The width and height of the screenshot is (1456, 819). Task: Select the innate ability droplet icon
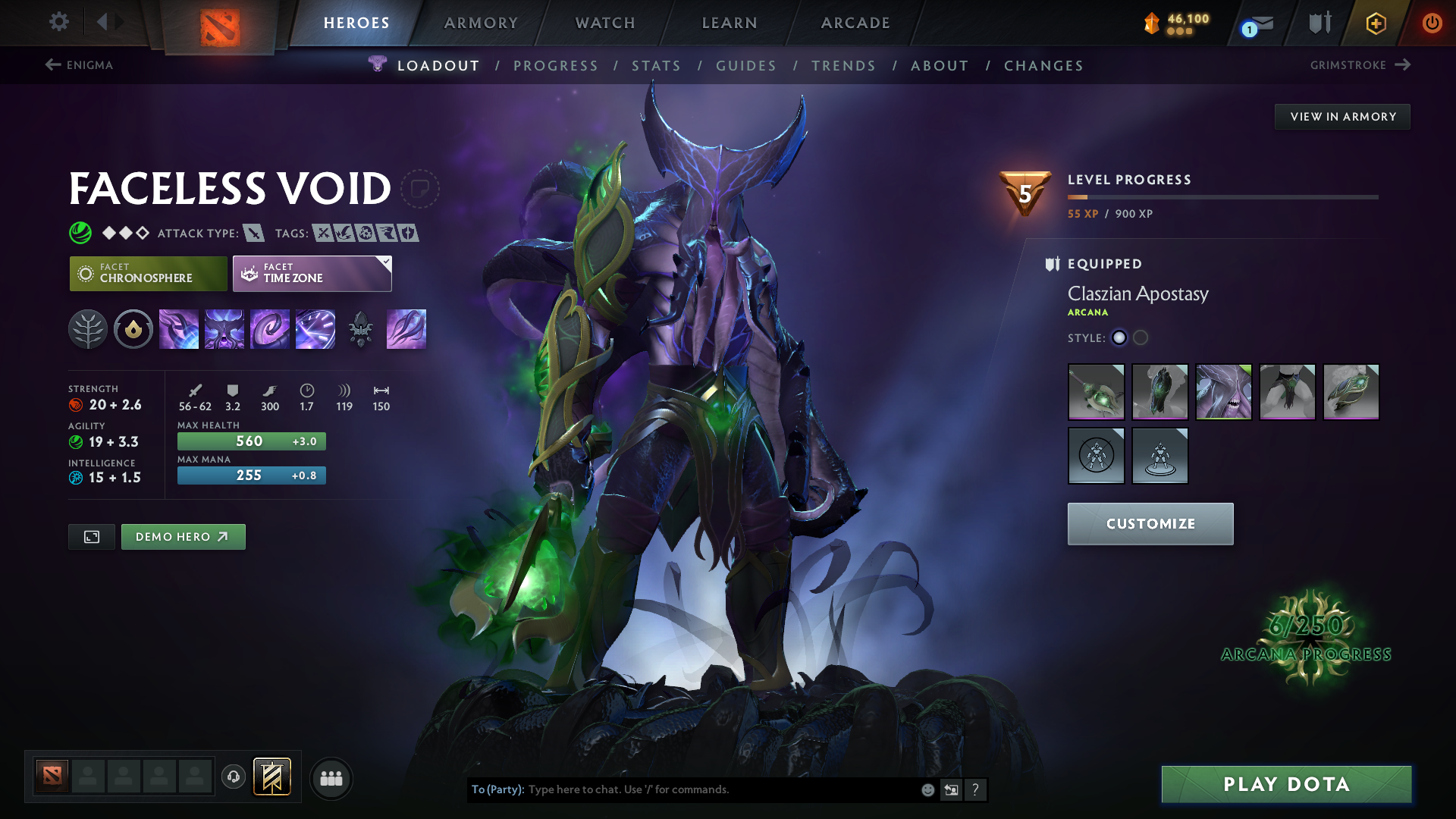point(133,329)
